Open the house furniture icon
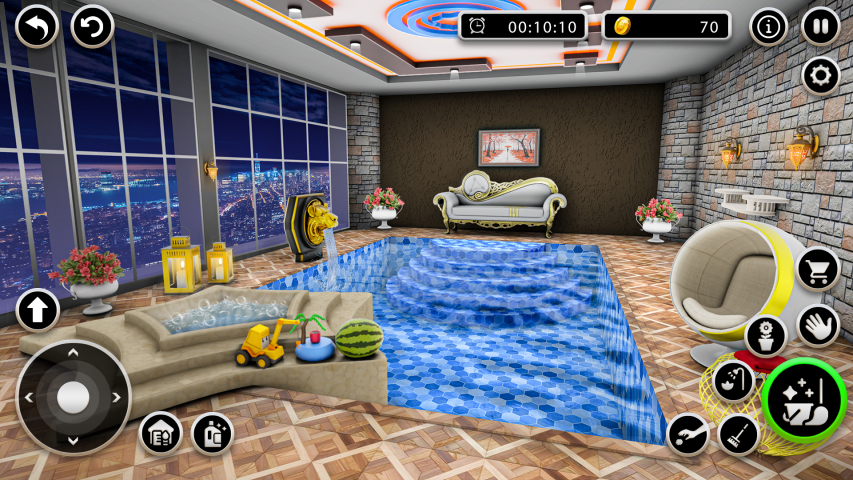This screenshot has height=480, width=853. [160, 433]
